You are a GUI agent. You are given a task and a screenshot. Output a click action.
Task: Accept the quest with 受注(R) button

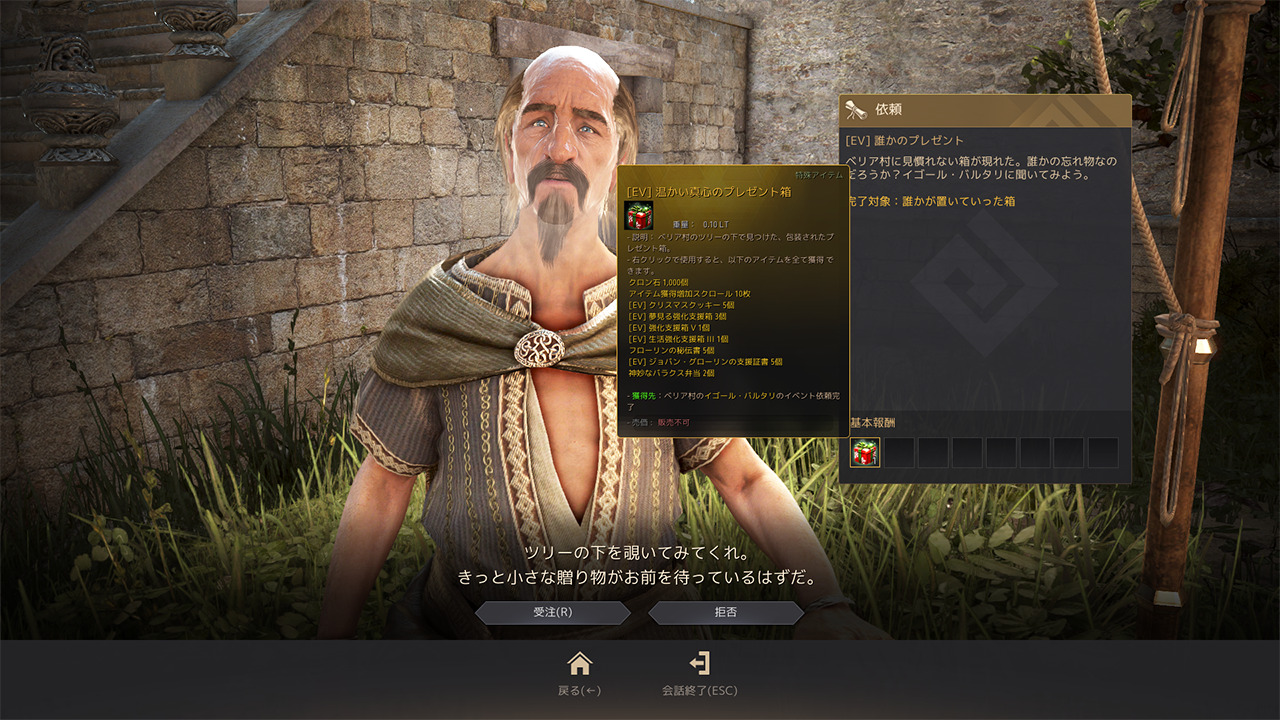click(552, 612)
